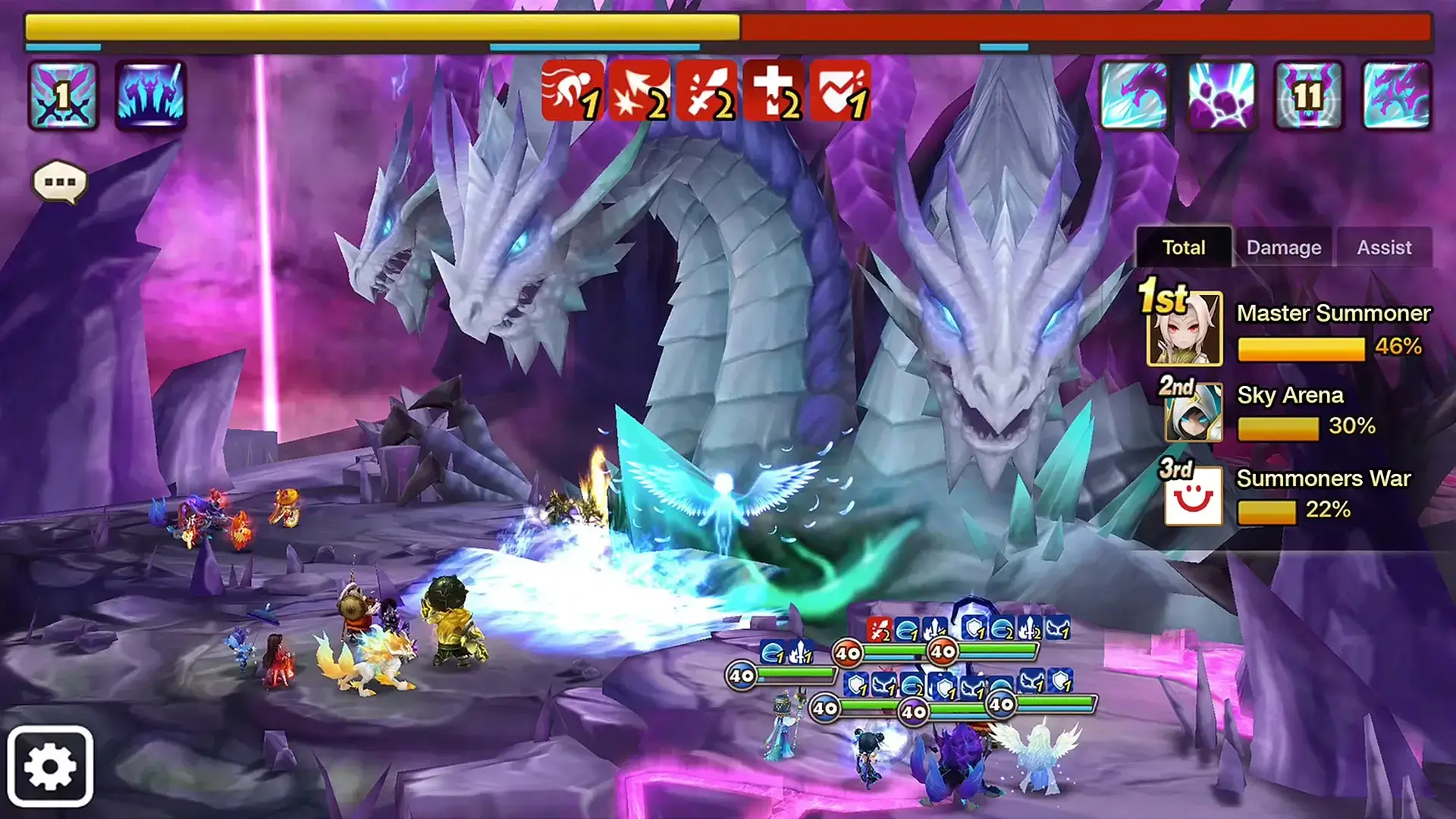Activate the crystal spike skill icon
Screen dimensions: 1456x819
click(149, 96)
